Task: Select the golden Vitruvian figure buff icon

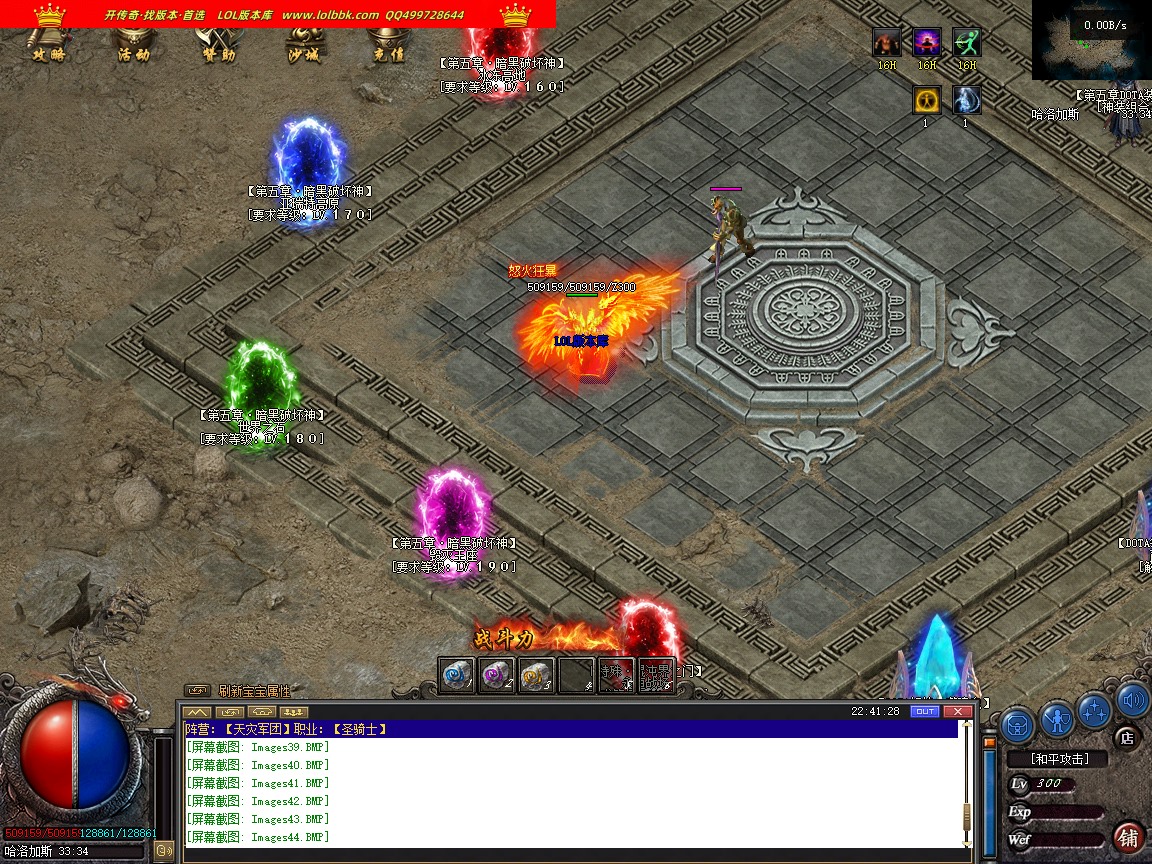Action: pyautogui.click(x=927, y=99)
